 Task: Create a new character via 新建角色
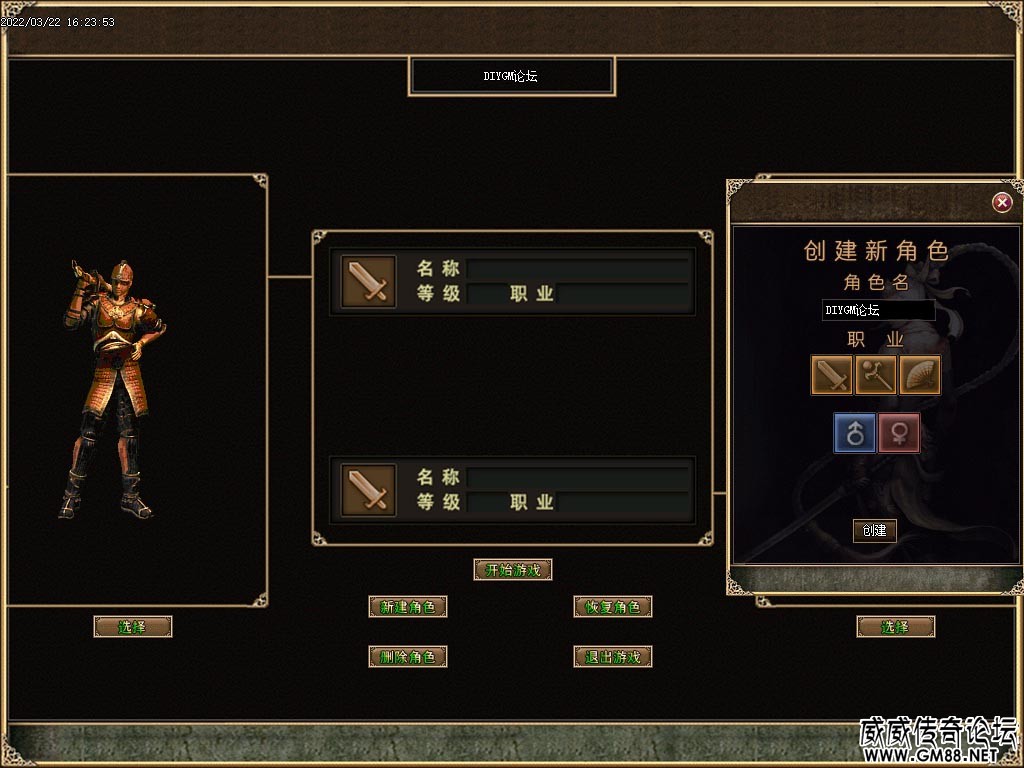[x=408, y=607]
